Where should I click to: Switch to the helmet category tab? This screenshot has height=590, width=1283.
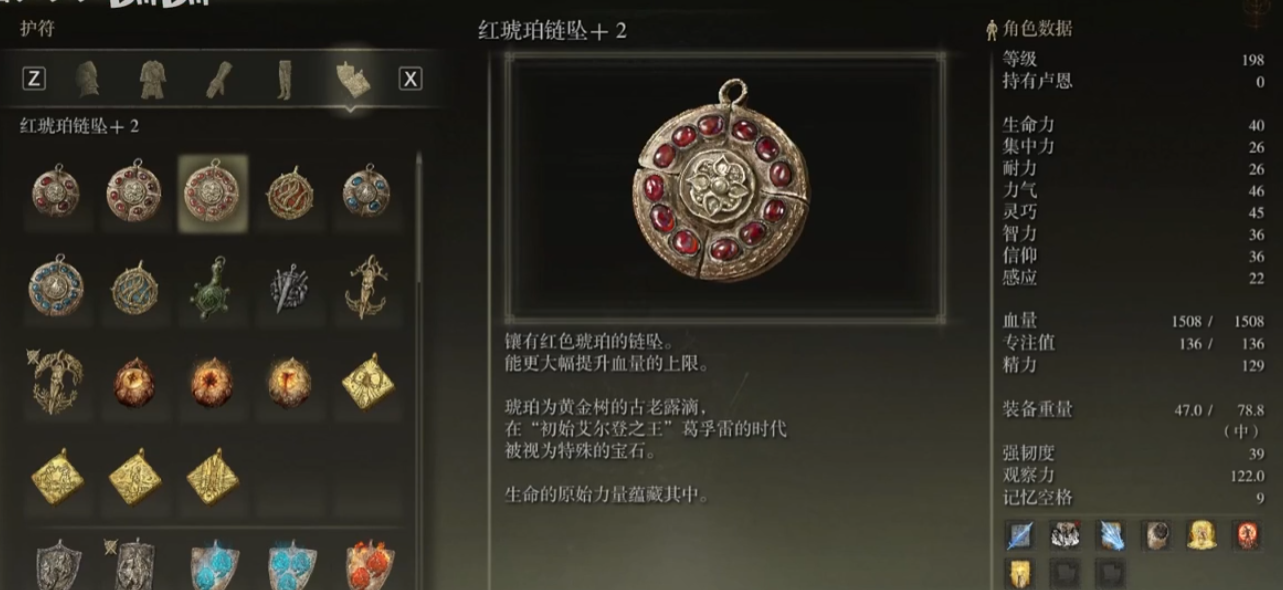[x=88, y=78]
